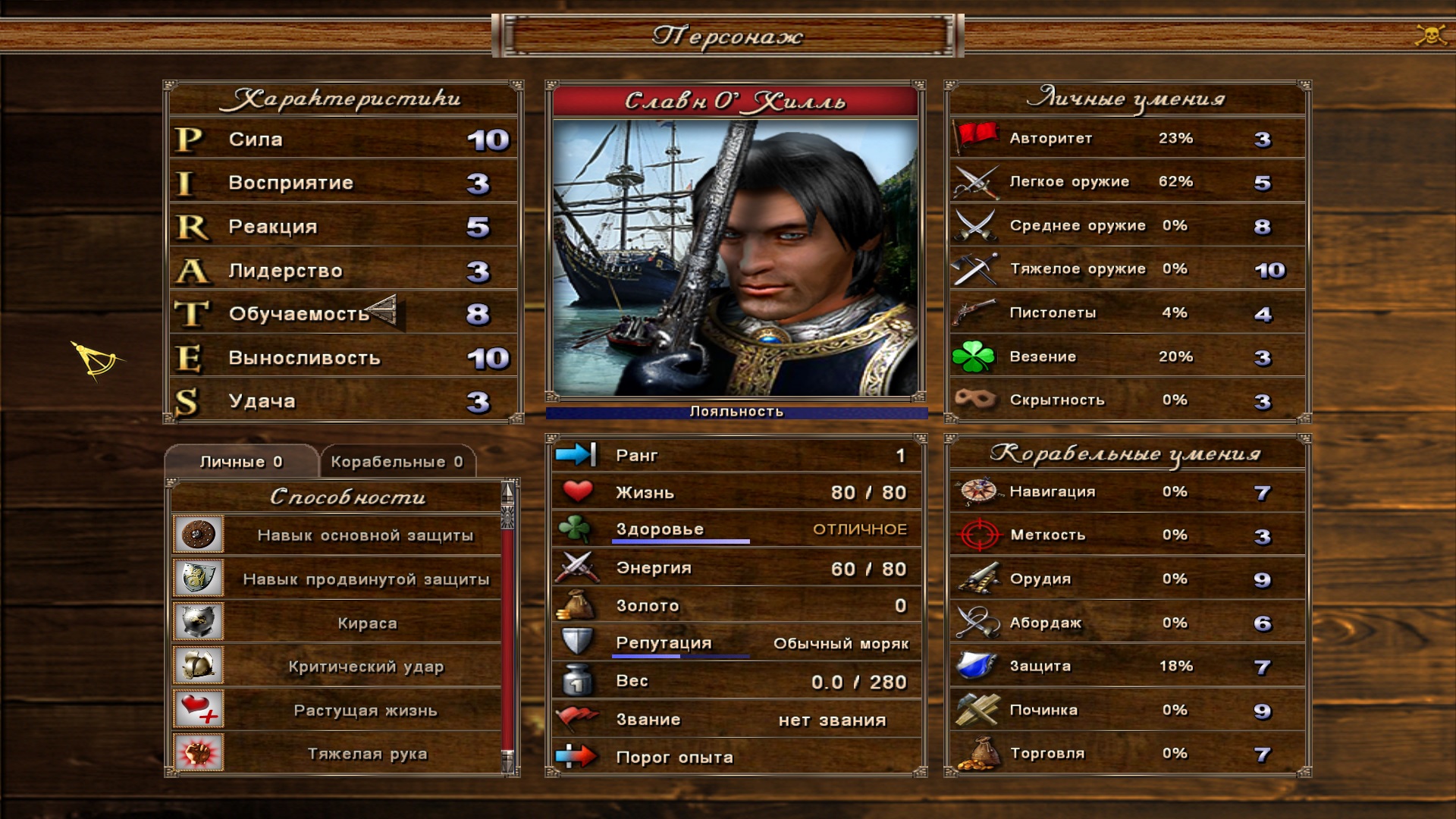Viewport: 1456px width, 819px height.
Task: Select the Удача characteristic row
Action: [343, 401]
